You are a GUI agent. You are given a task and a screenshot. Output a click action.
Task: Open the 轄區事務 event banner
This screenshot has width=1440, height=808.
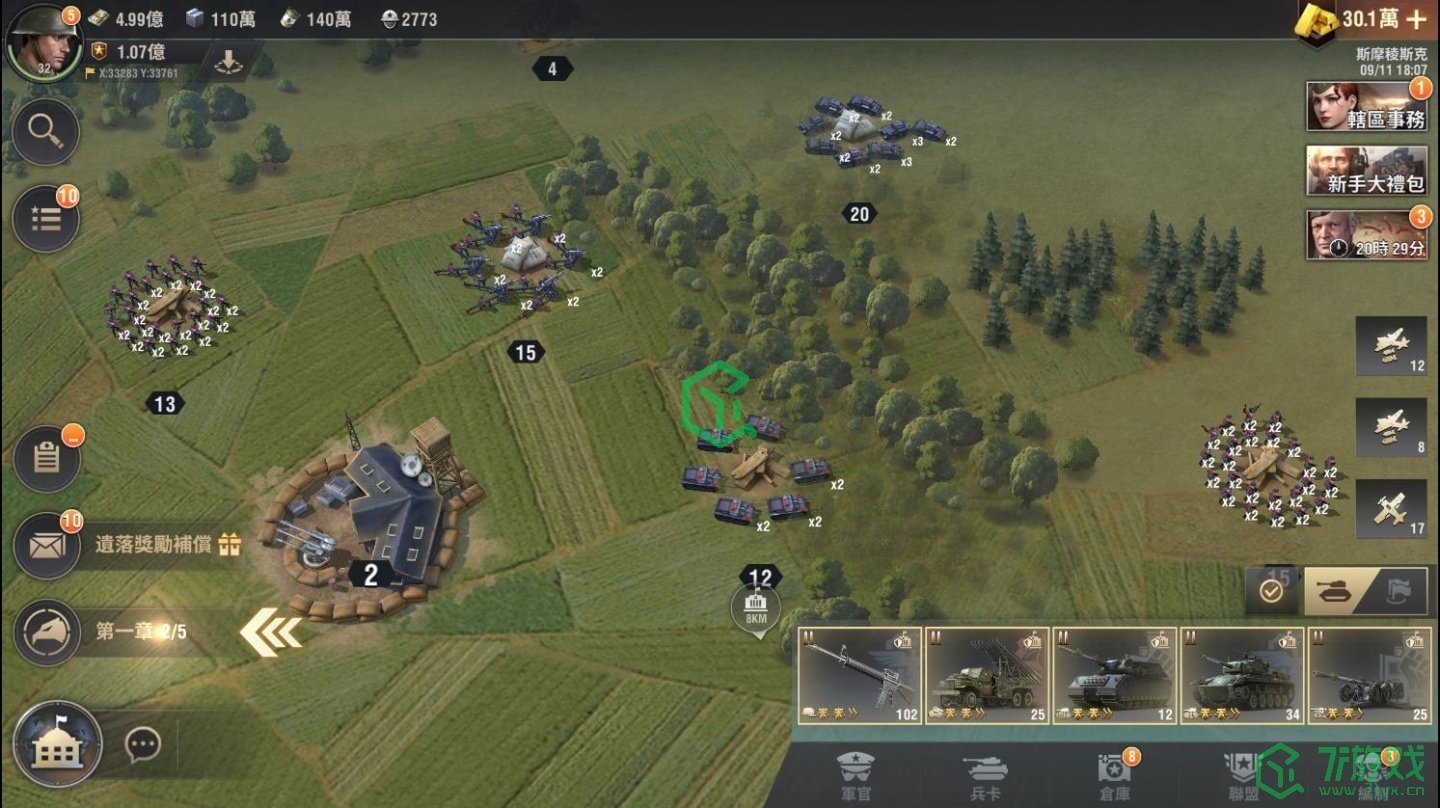pos(1366,107)
